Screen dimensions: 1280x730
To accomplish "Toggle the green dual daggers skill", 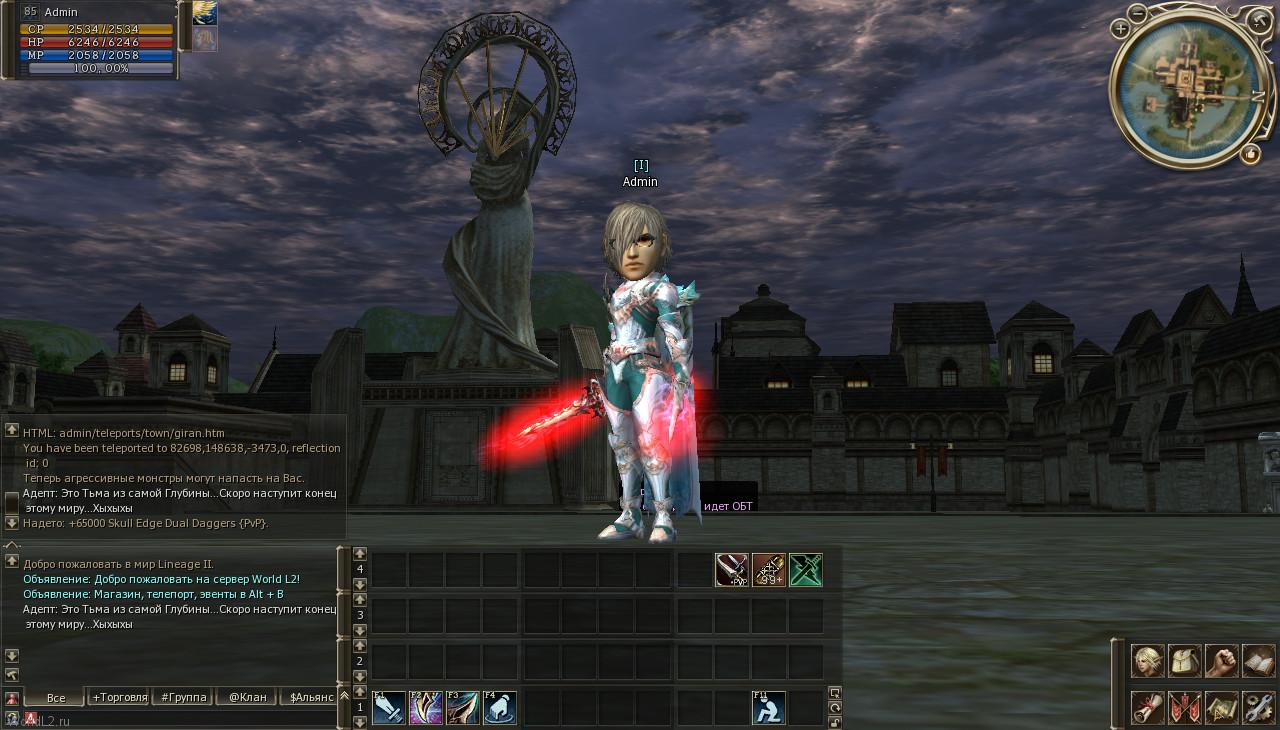I will (806, 568).
